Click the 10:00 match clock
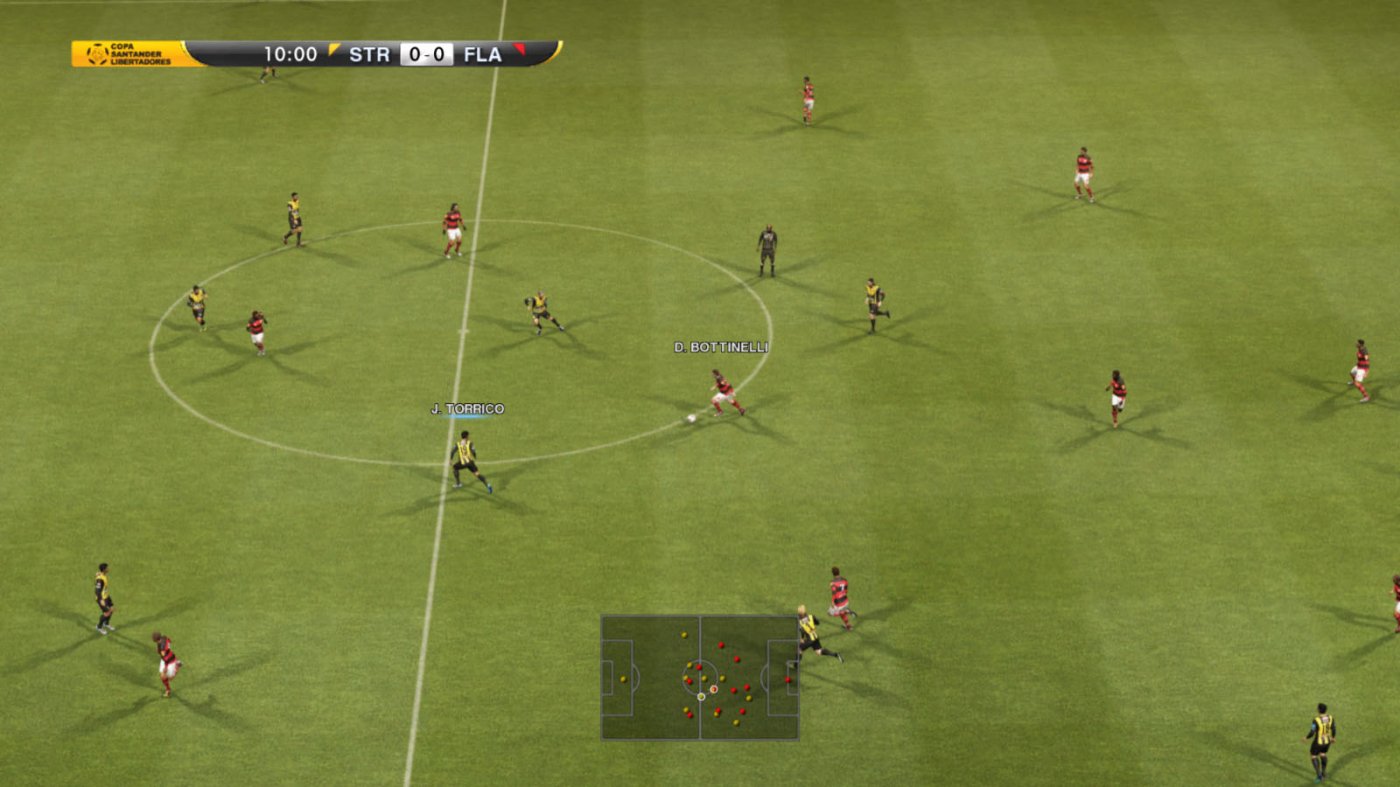 [291, 52]
